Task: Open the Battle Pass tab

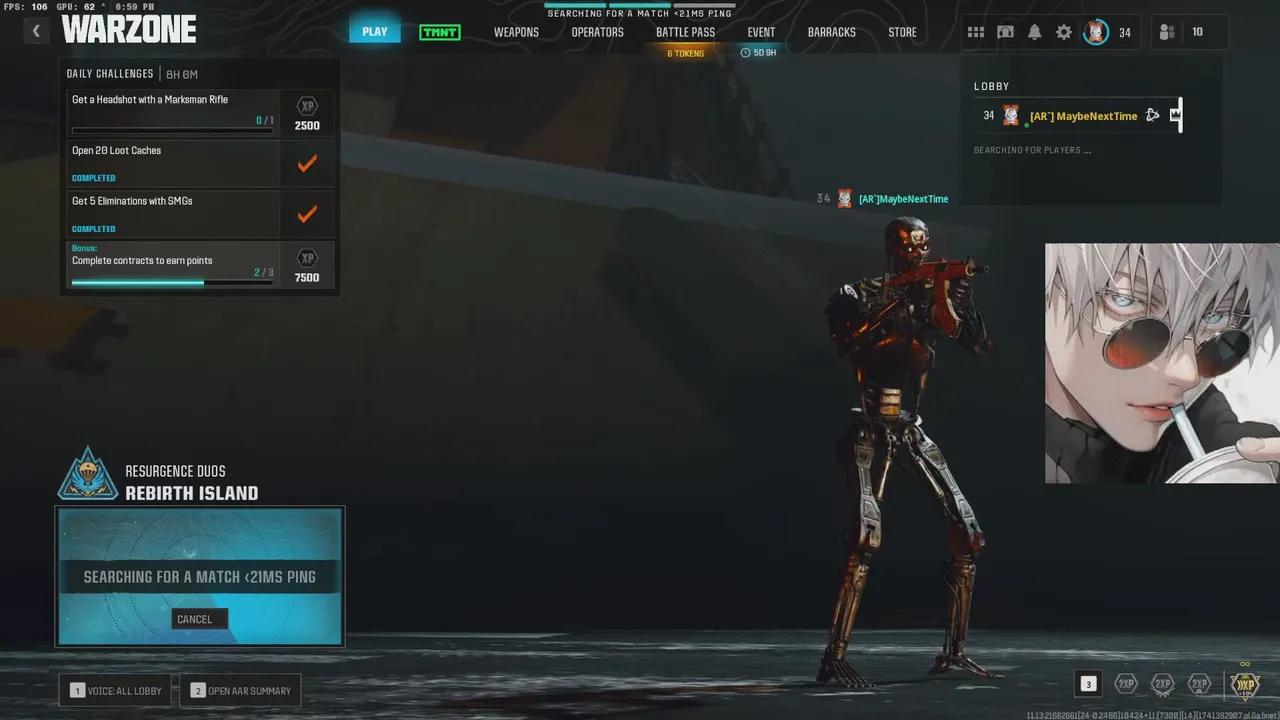Action: (685, 32)
